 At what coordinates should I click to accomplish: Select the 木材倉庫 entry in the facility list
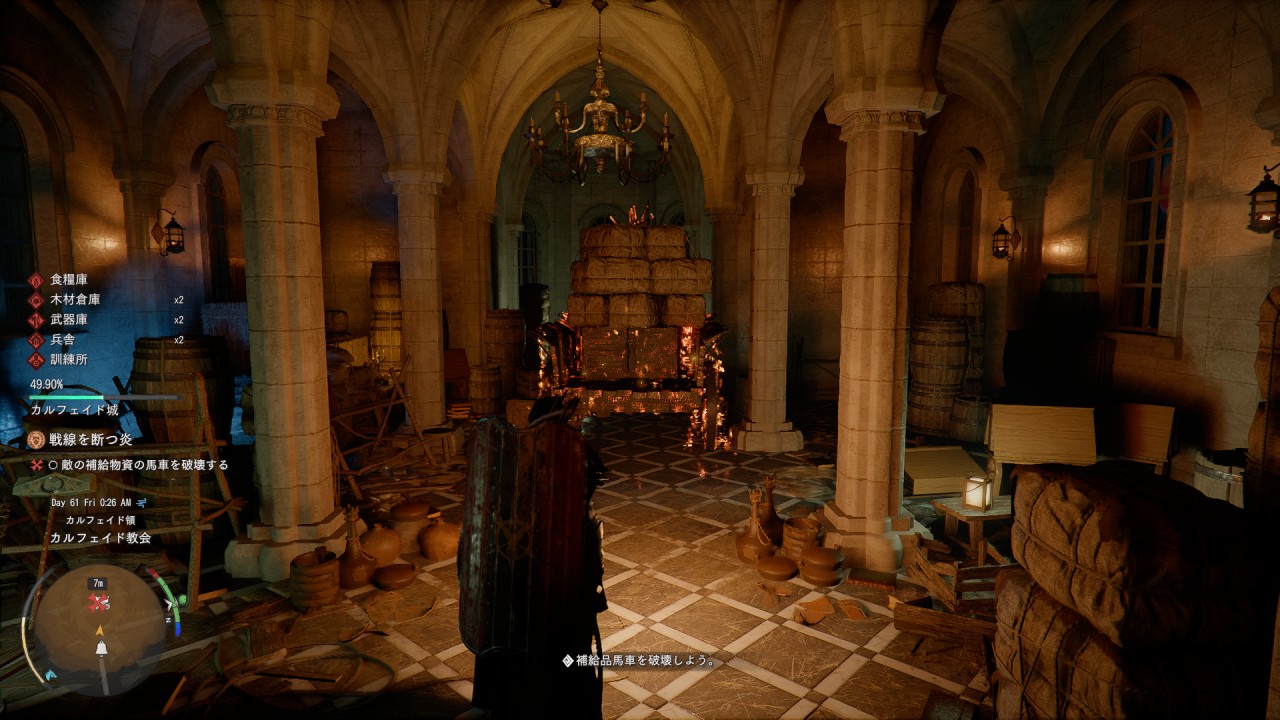click(x=75, y=300)
